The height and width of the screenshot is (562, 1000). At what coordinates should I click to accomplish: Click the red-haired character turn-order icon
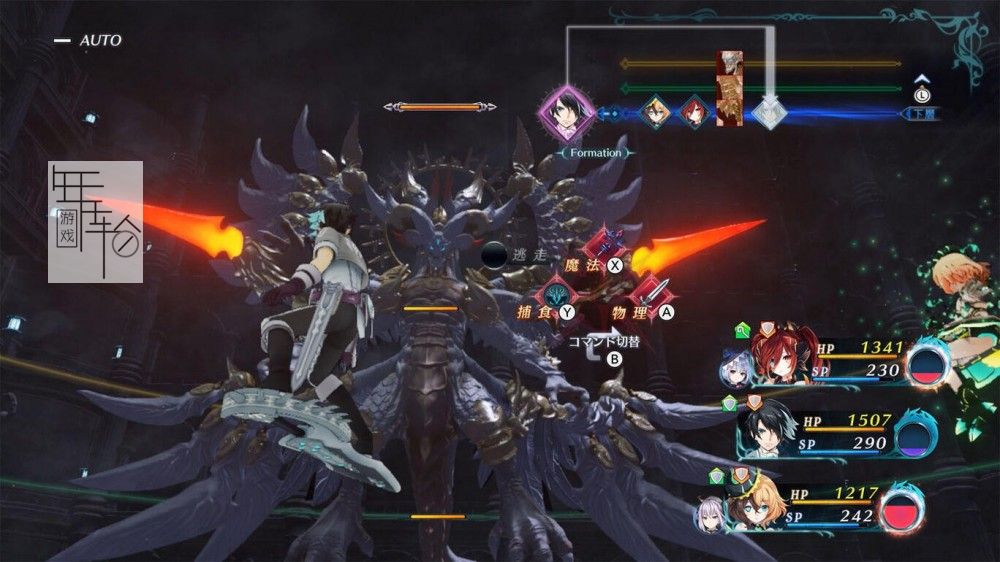692,112
